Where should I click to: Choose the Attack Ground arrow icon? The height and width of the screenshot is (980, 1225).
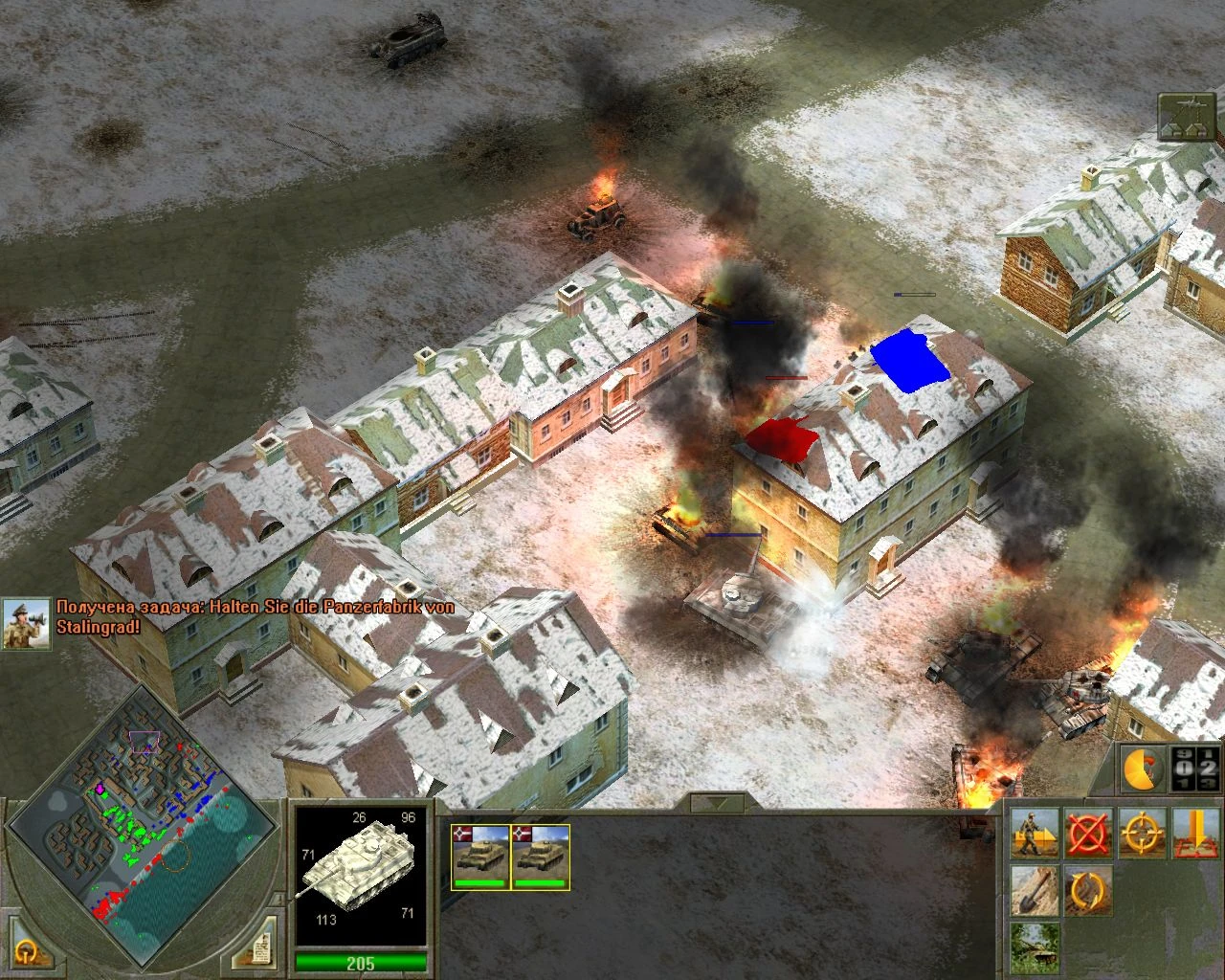[x=1194, y=832]
